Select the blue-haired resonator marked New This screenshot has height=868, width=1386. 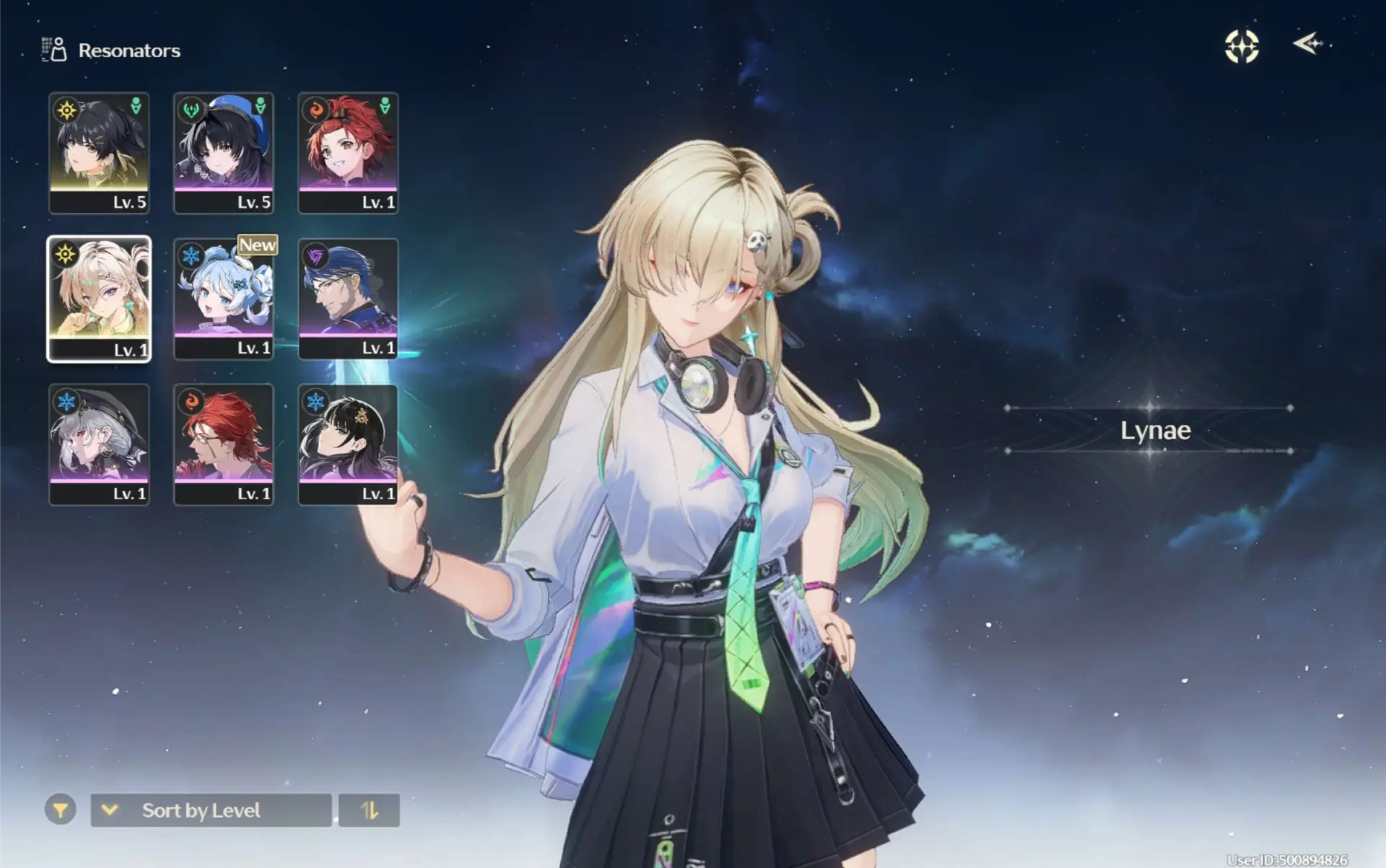tap(224, 299)
